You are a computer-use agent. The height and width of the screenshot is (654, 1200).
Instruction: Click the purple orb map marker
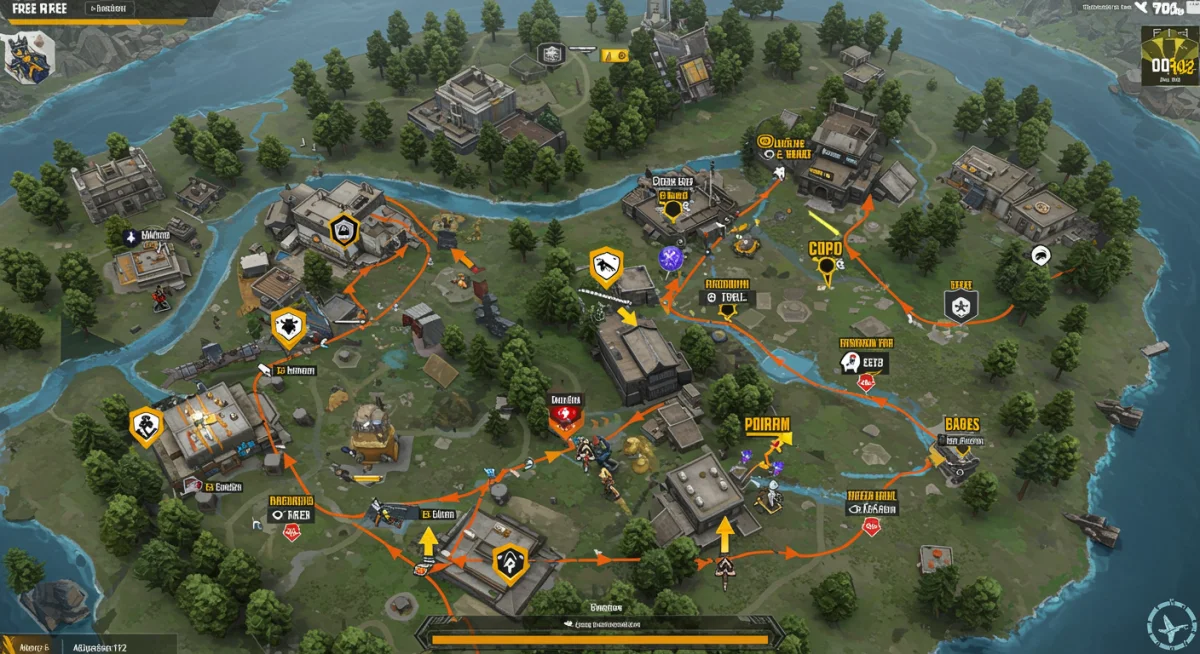point(668,256)
